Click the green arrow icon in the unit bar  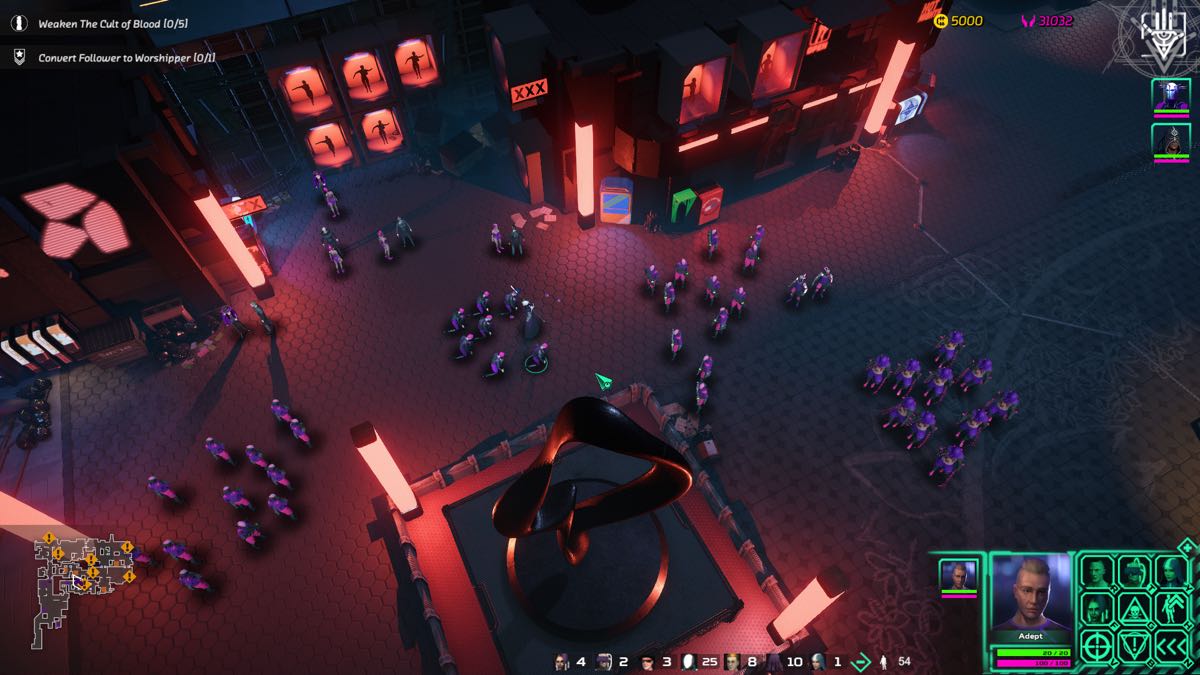pos(859,661)
